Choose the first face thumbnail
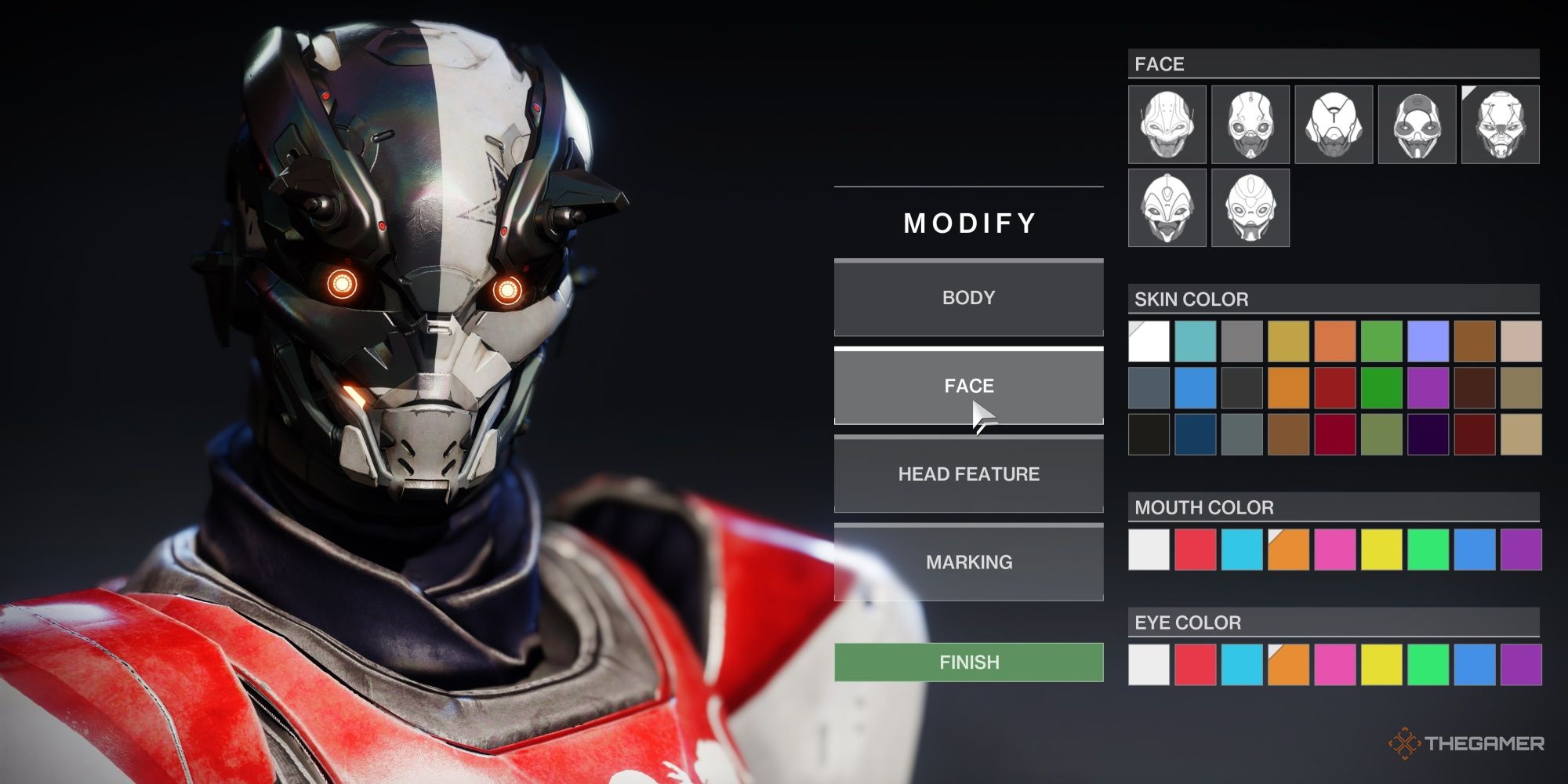This screenshot has width=1568, height=784. pyautogui.click(x=1167, y=125)
